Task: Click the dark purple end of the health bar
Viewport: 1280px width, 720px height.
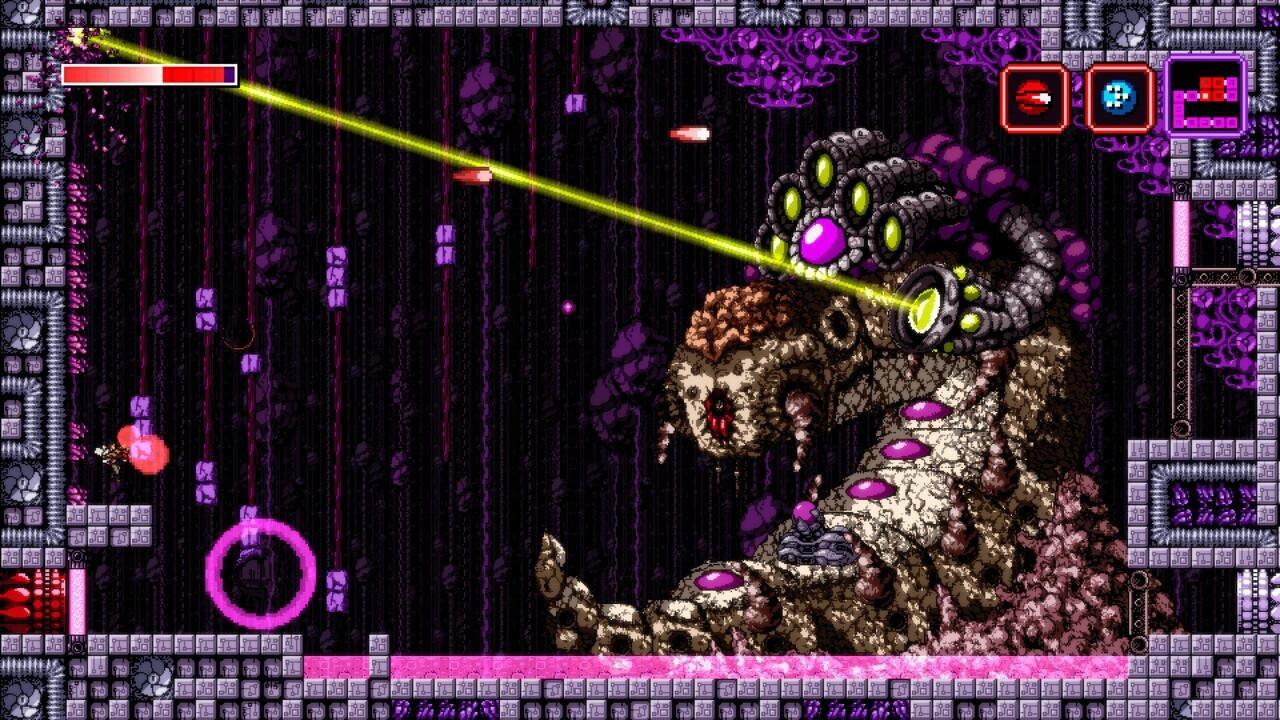Action: coord(228,74)
